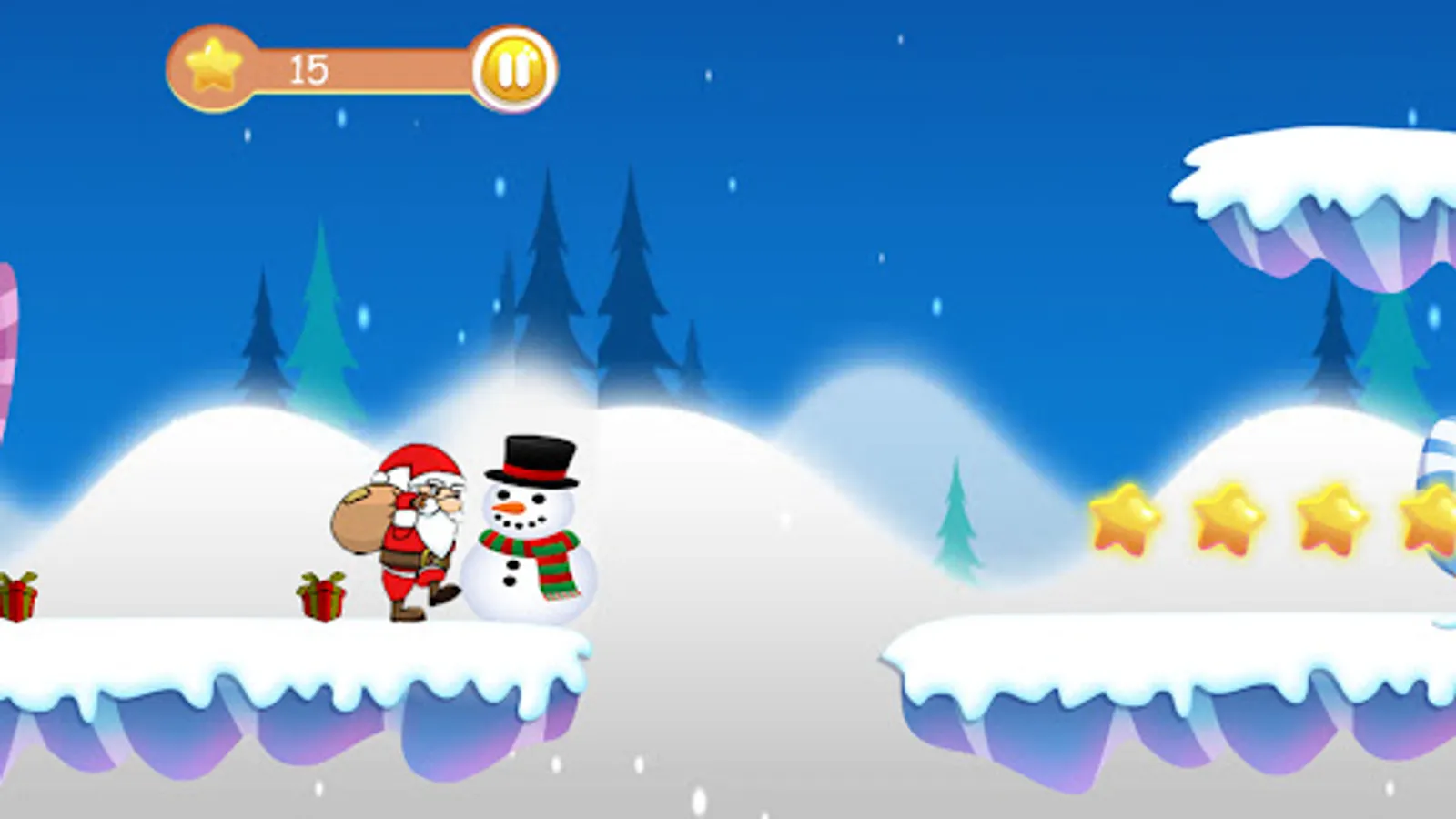
Task: Collect the first golden star on the right
Action: click(1121, 519)
